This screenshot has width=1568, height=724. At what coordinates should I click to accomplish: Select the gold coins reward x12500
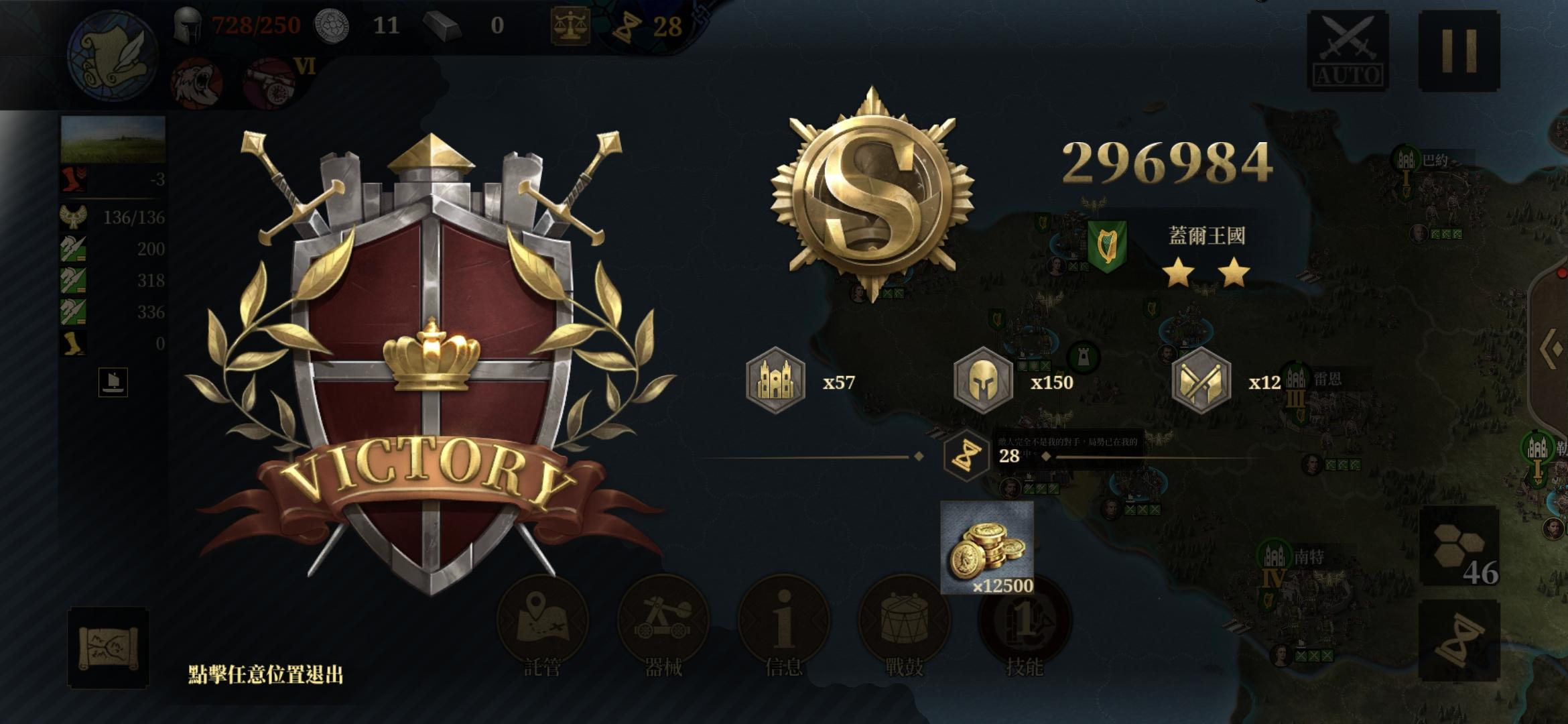[x=987, y=547]
